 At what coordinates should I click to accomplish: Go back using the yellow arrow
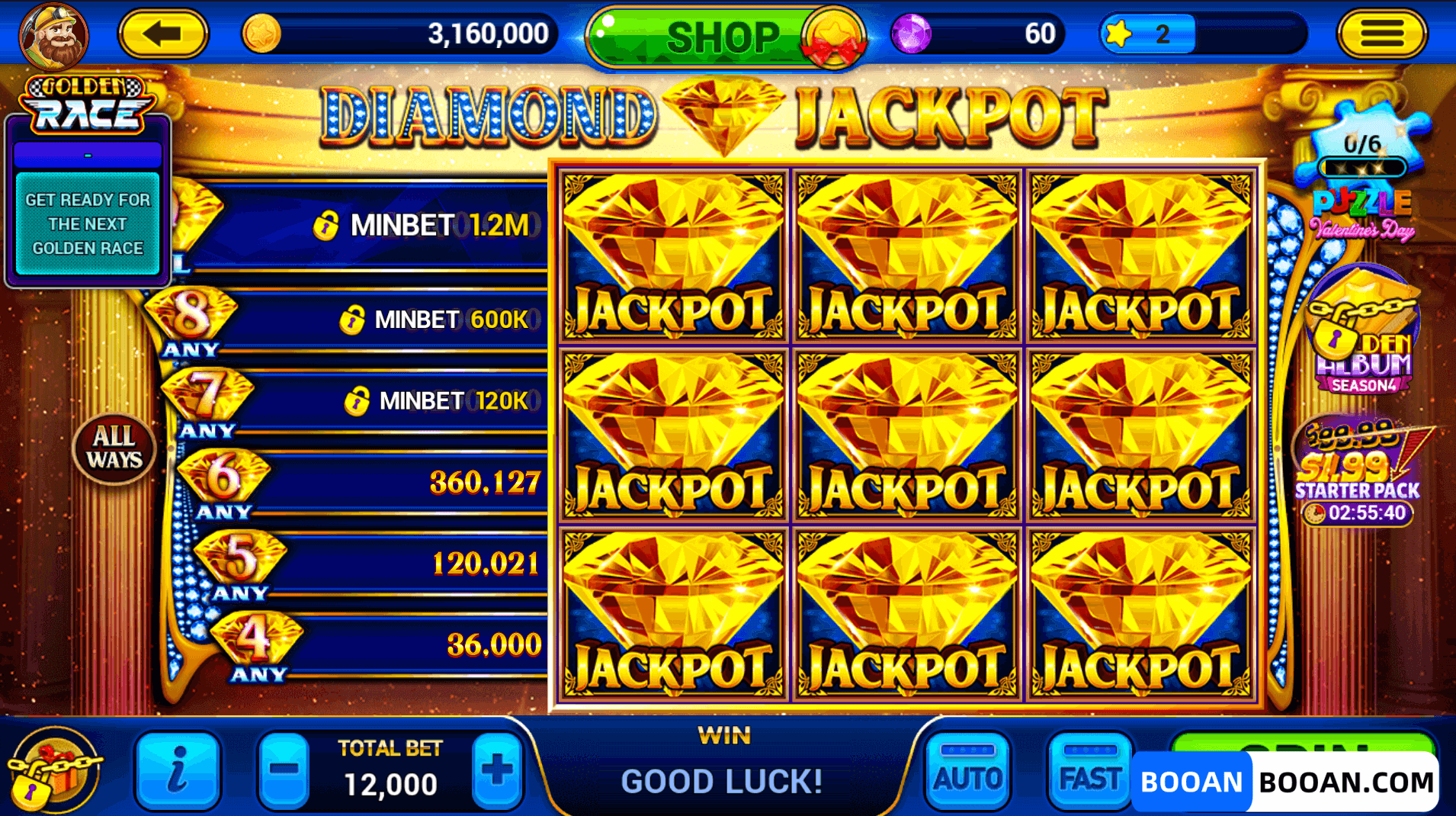tap(162, 34)
